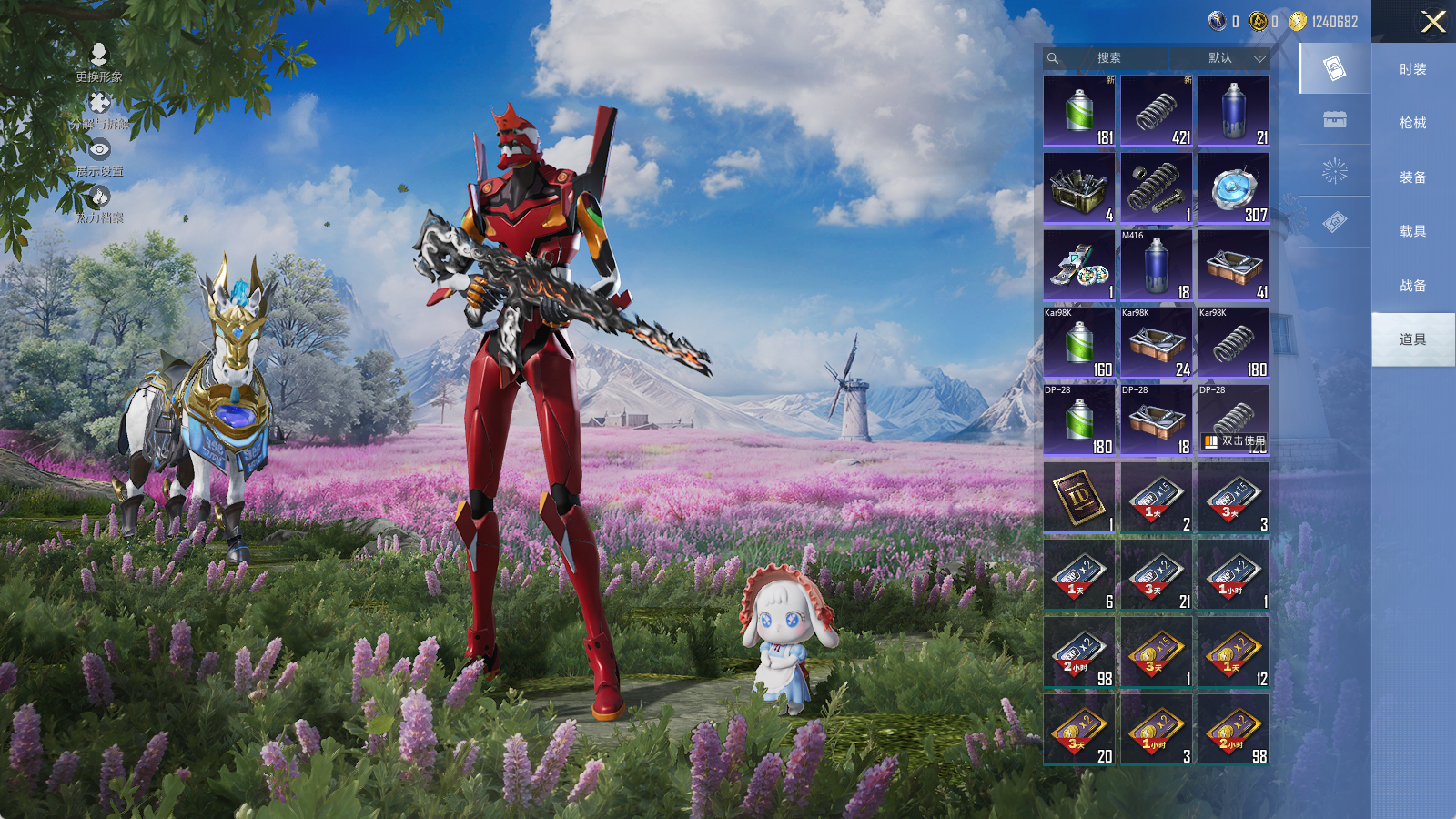Click the treasure chest sub-category icon
Image resolution: width=1456 pixels, height=819 pixels.
click(x=1334, y=119)
